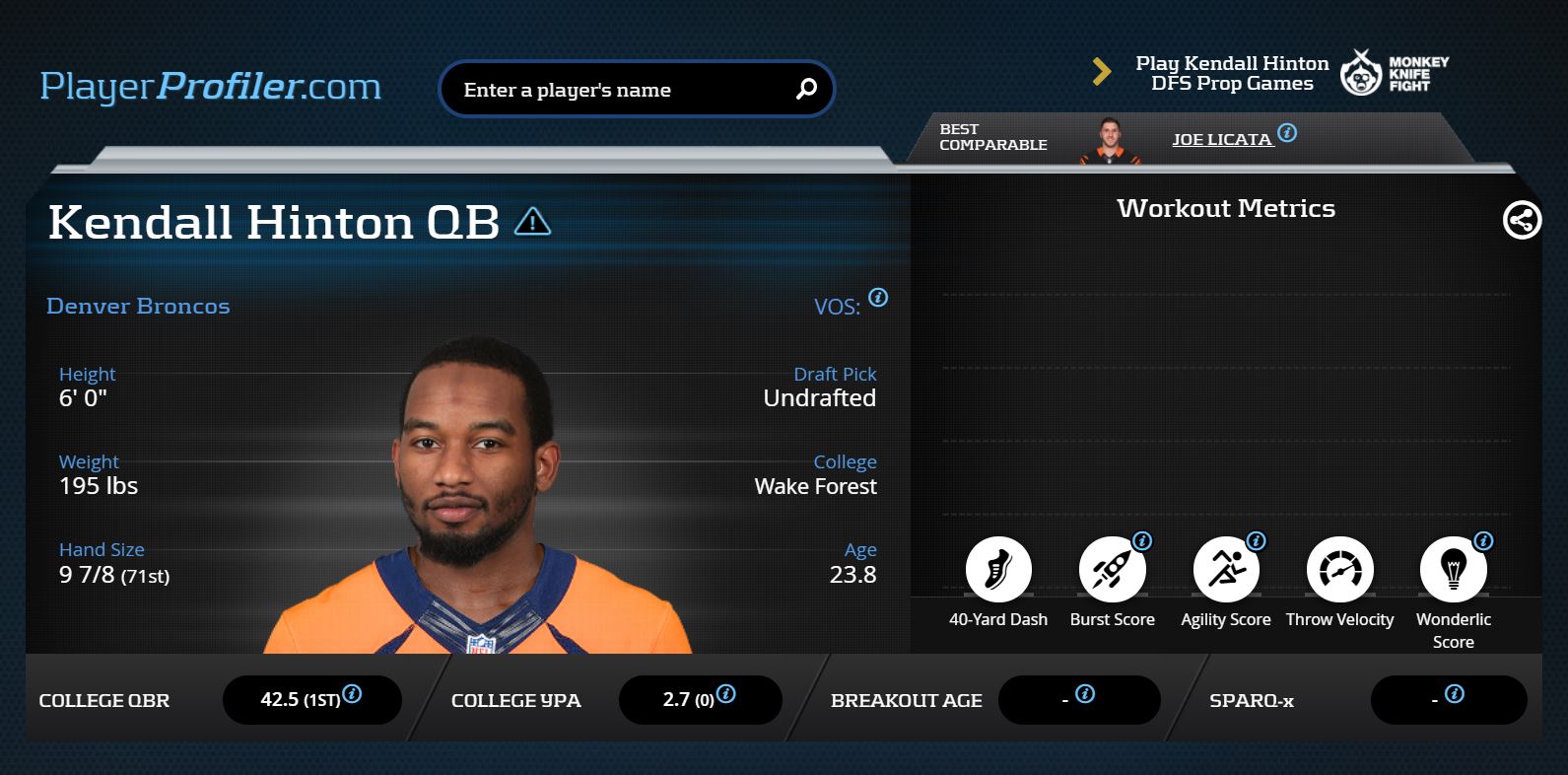This screenshot has height=775, width=1568.
Task: Open Joe Licata's comparable player profile
Action: point(1221,139)
